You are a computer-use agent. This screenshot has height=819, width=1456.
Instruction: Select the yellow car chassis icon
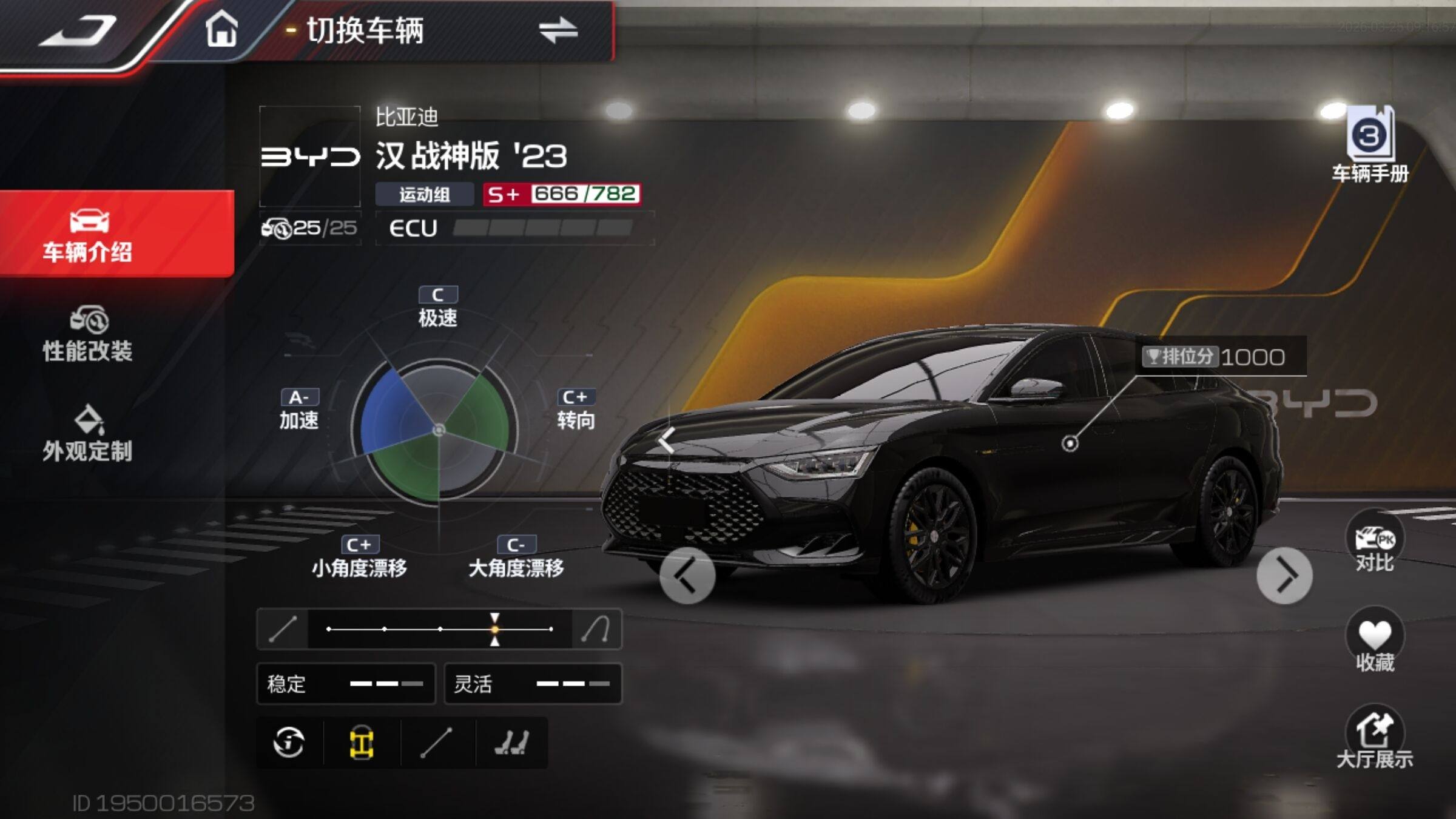pos(362,743)
